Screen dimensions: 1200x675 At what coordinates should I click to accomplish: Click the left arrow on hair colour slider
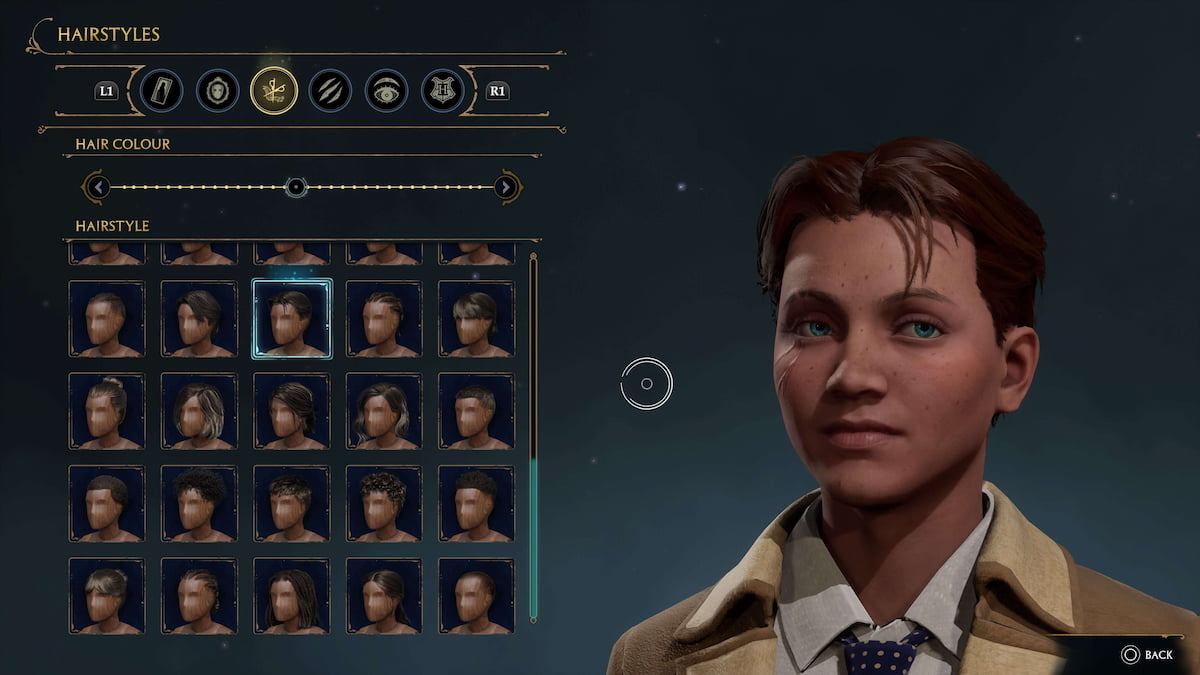point(96,187)
